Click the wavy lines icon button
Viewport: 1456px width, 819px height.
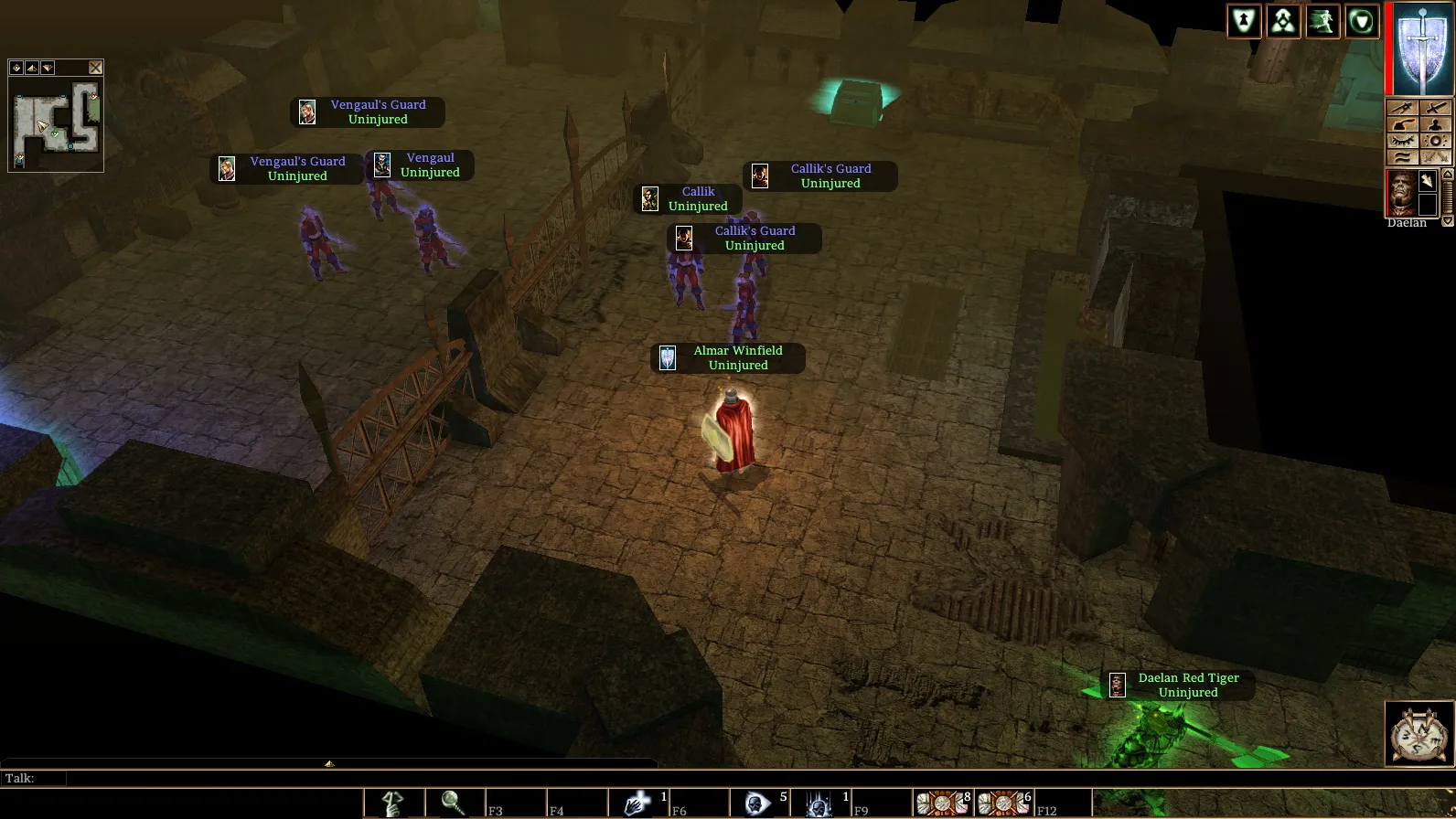pos(1402,157)
